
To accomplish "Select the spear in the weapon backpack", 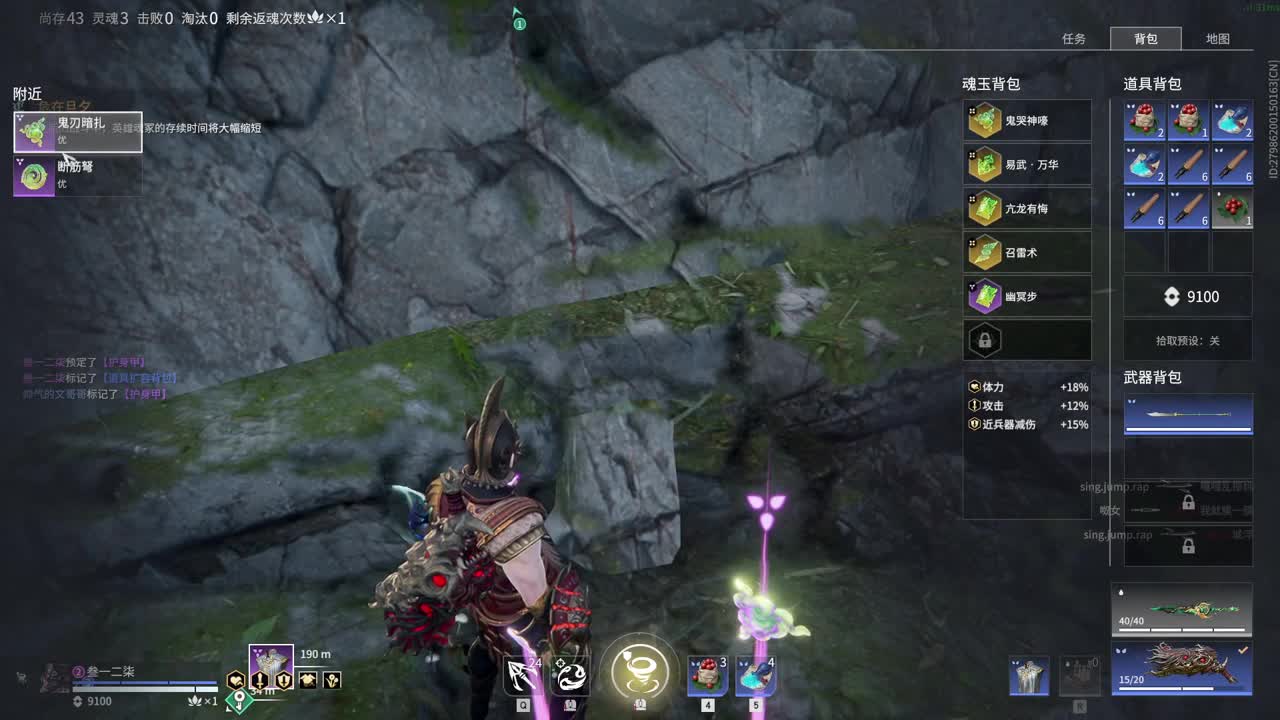I will 1188,415.
